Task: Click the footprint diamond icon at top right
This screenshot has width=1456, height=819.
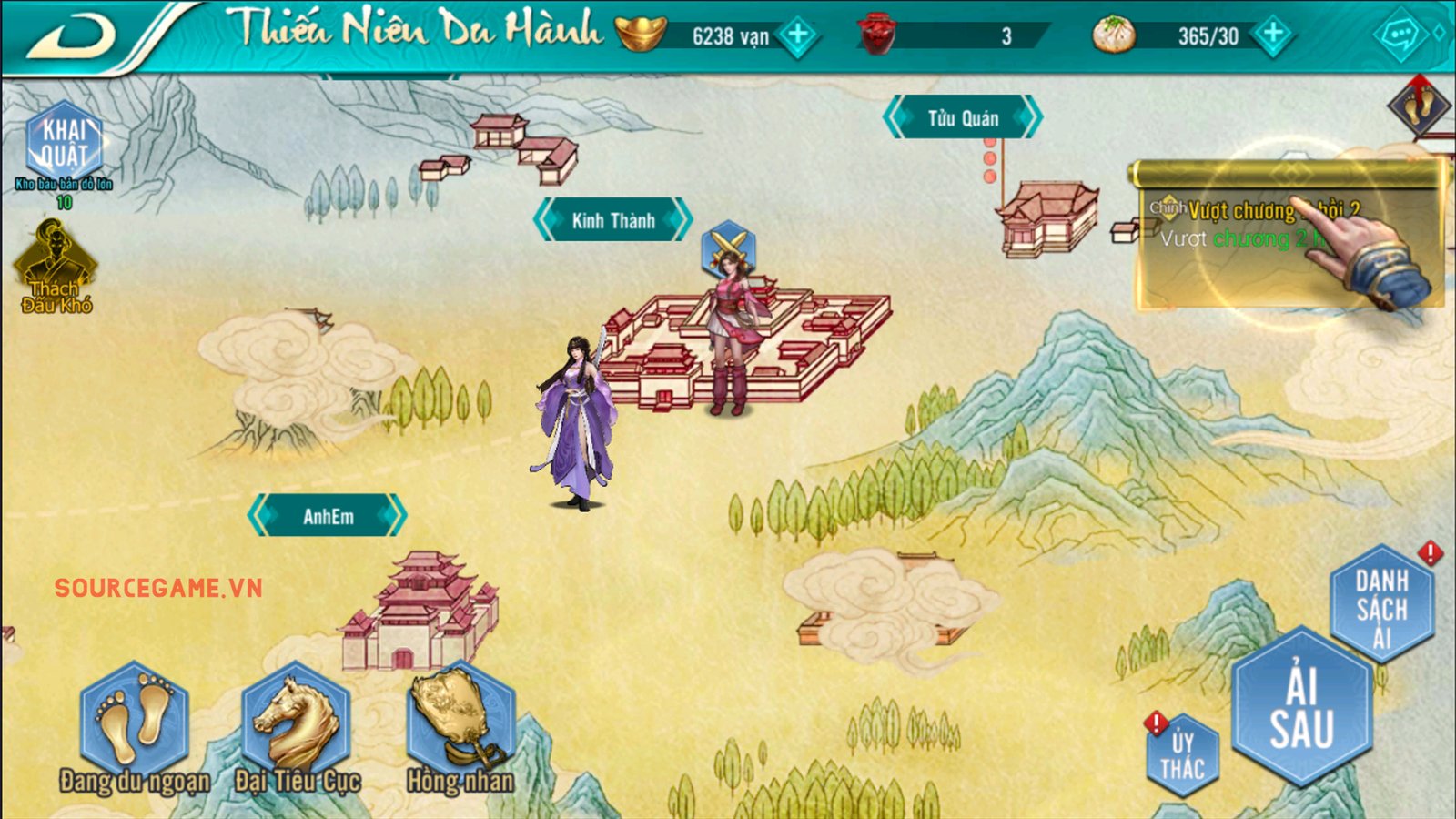Action: tap(1420, 106)
